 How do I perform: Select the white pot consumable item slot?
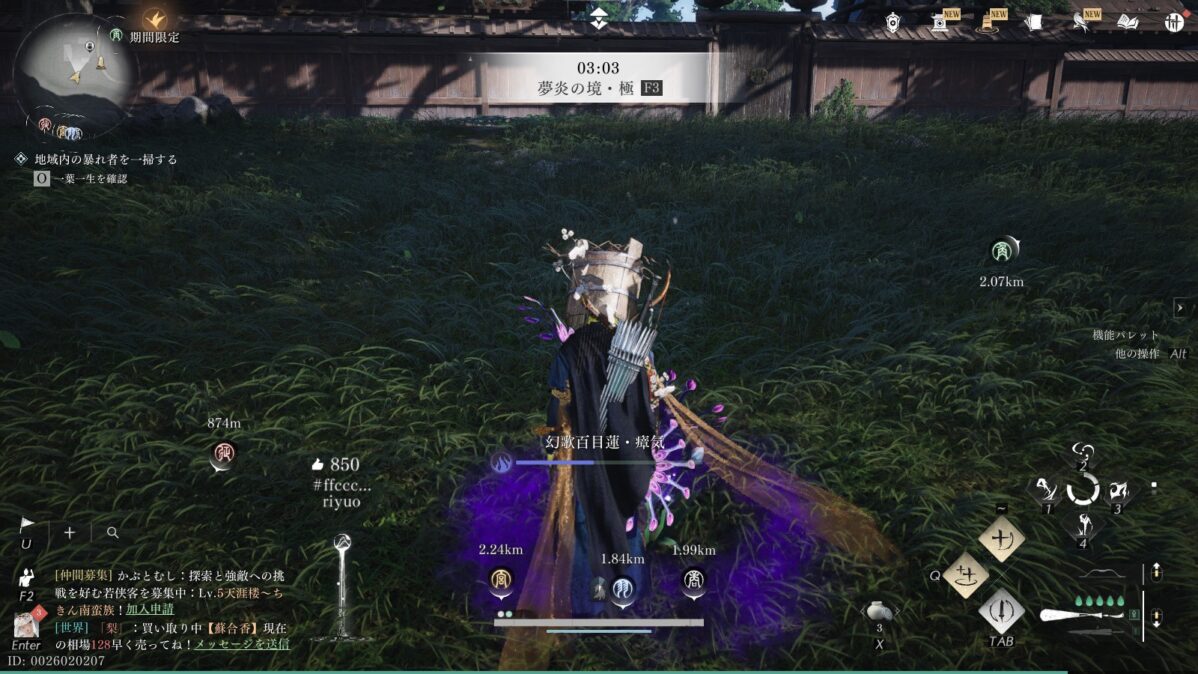click(x=880, y=611)
